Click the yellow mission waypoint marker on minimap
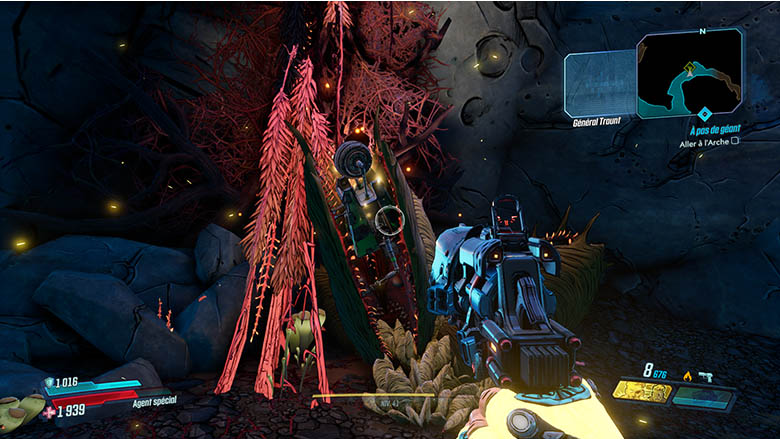Image resolution: width=780 pixels, height=439 pixels. point(689,67)
